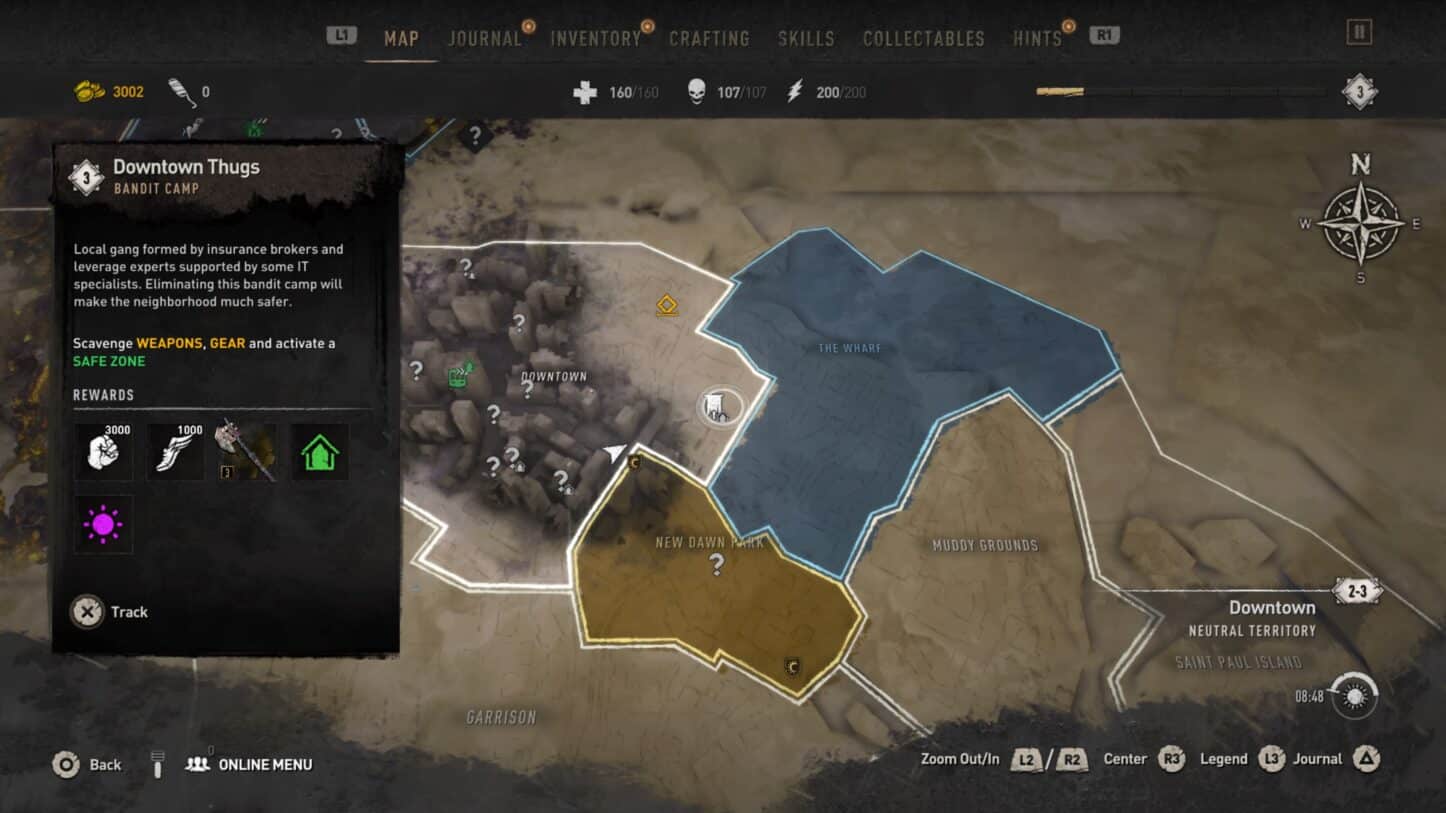Open the Collectables tab
Viewport: 1446px width, 813px height.
coord(923,39)
